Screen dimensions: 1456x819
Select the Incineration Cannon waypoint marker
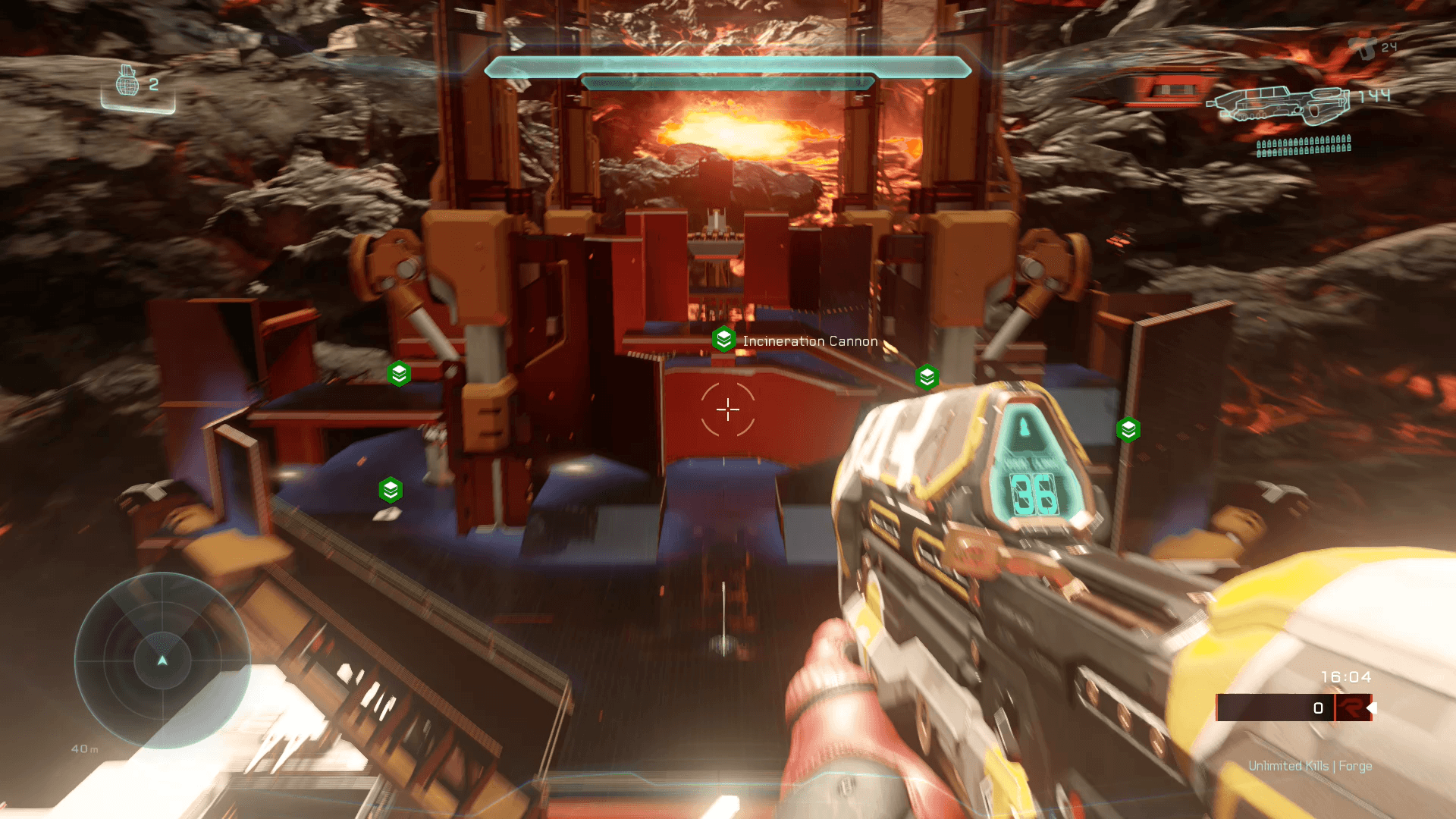pyautogui.click(x=723, y=340)
